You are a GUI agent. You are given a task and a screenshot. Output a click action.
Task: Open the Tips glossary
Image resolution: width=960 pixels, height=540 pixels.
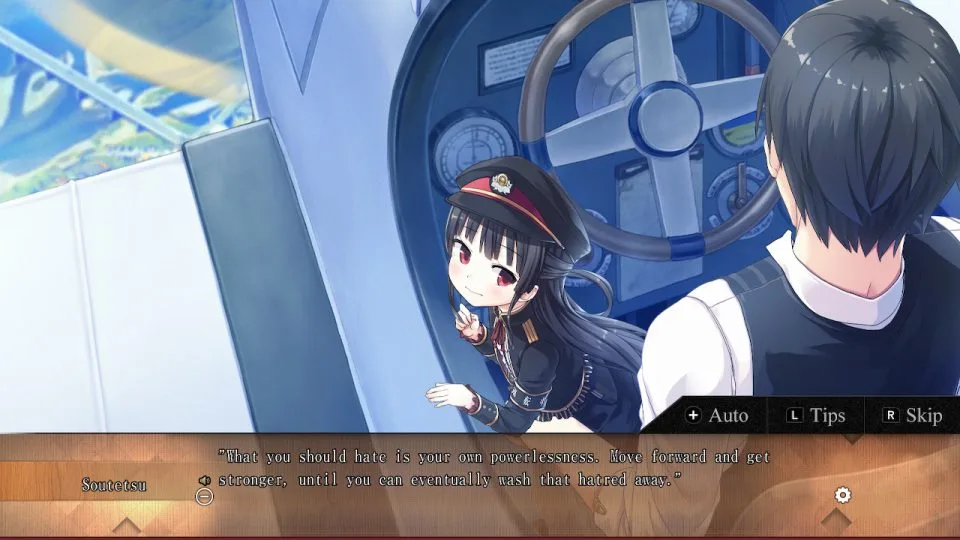tap(816, 415)
